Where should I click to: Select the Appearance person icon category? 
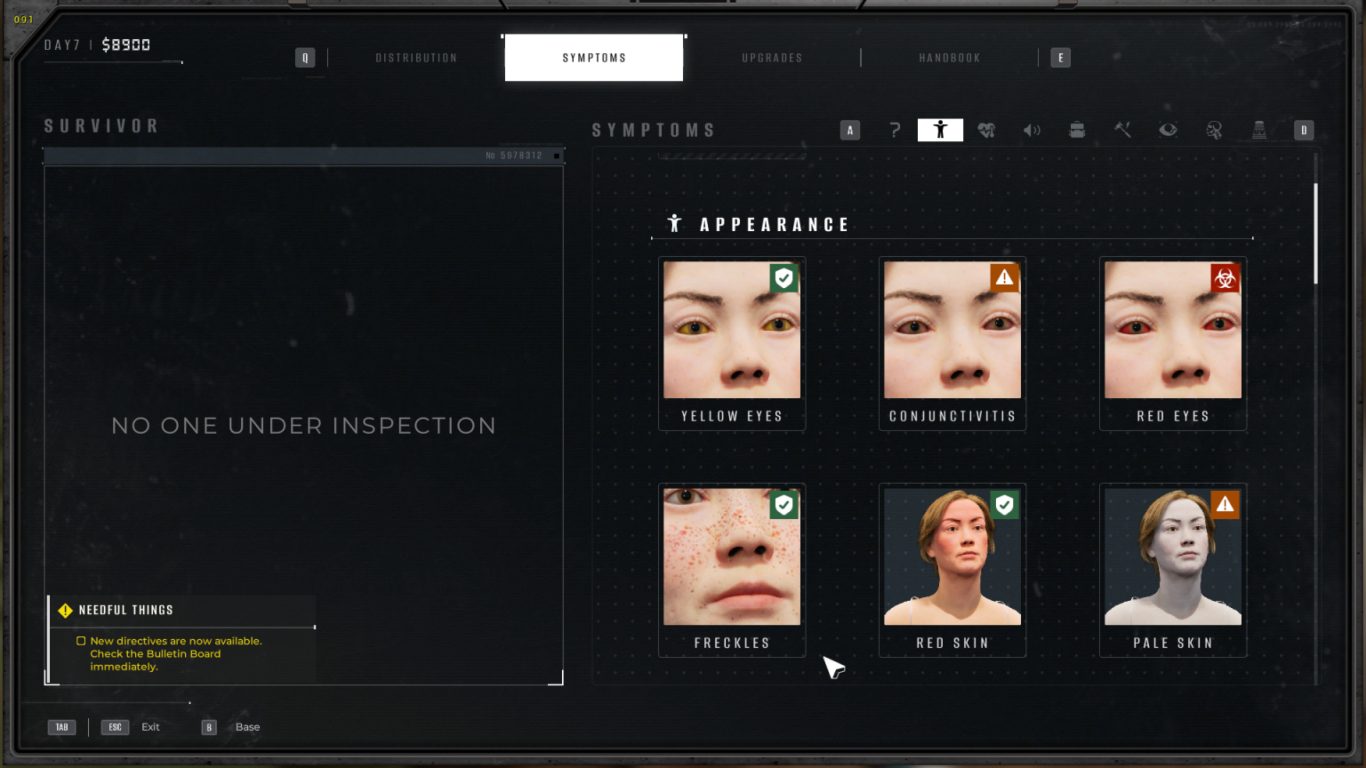coord(940,130)
